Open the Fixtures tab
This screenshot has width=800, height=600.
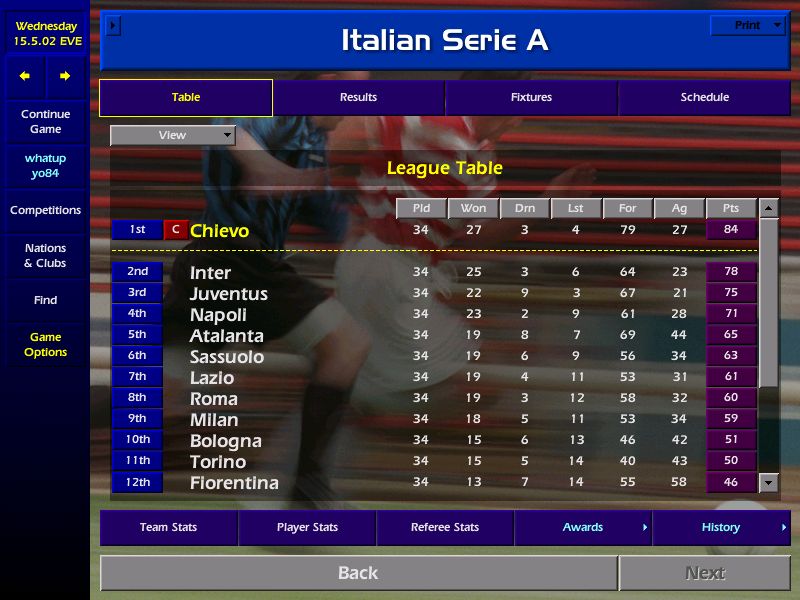click(x=531, y=97)
